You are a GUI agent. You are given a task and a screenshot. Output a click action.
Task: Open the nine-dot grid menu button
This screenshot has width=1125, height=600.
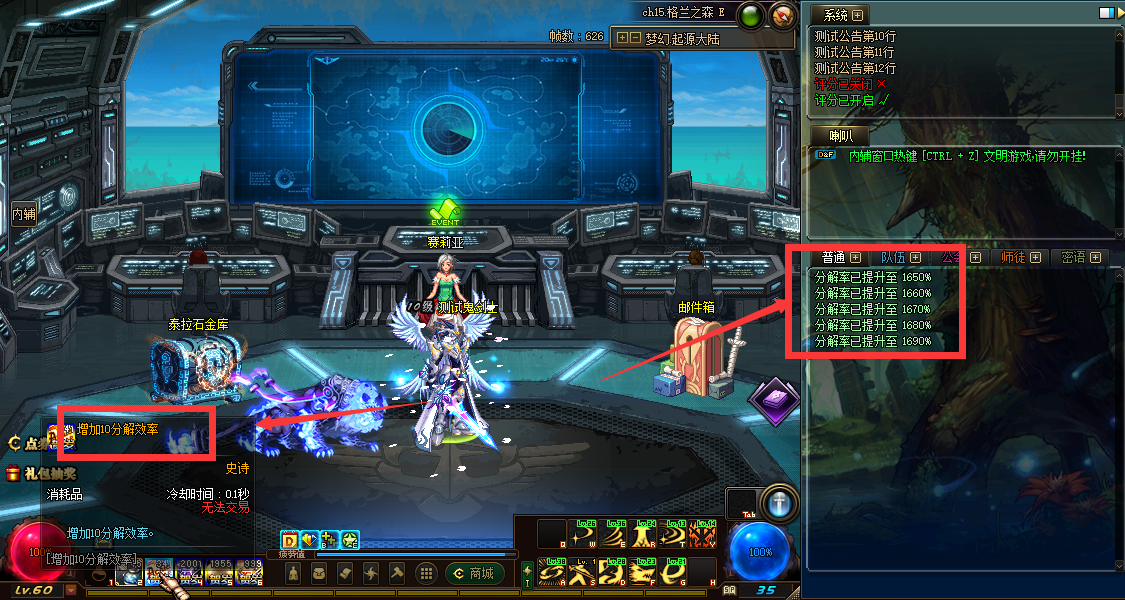(425, 574)
